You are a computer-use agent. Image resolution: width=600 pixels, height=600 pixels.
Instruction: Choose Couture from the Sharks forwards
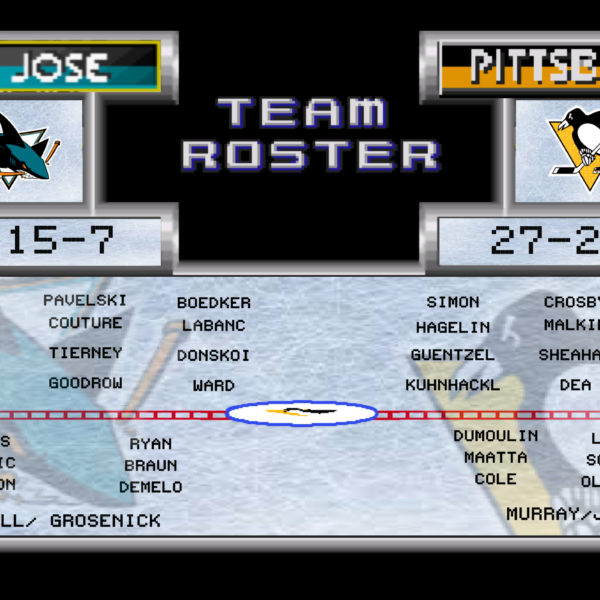pos(85,323)
